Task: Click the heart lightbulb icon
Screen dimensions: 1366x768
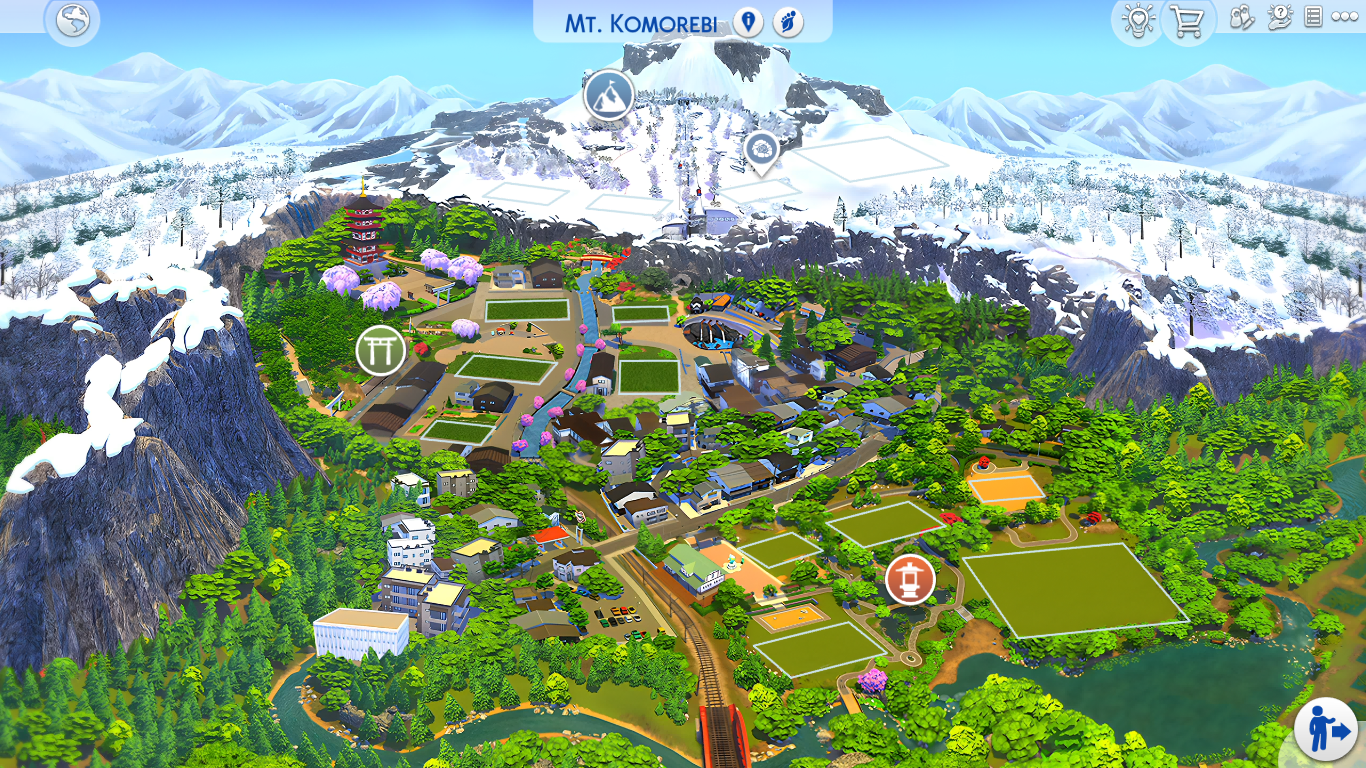Action: pyautogui.click(x=1138, y=21)
